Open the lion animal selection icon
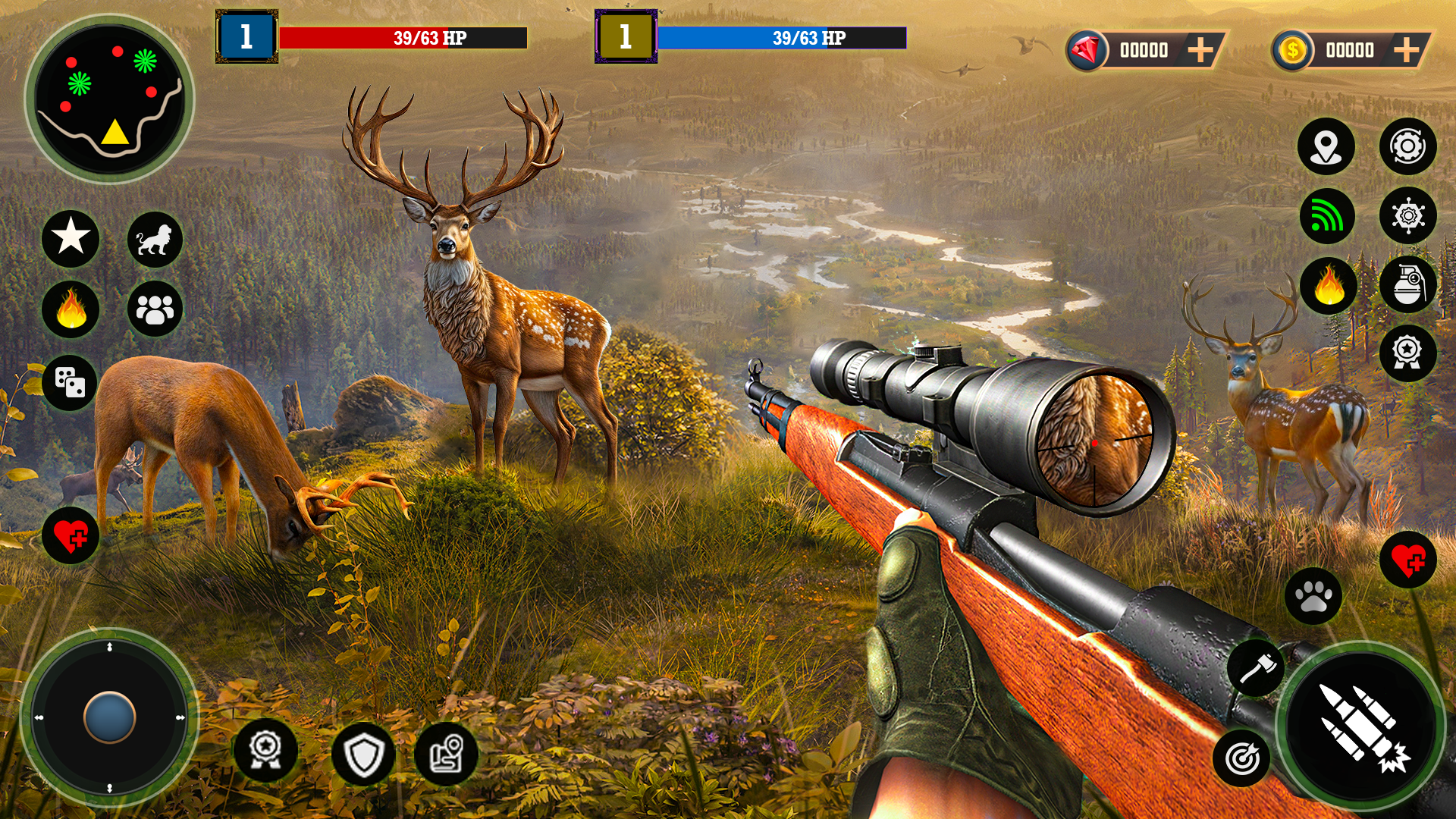1456x819 pixels. pos(155,240)
